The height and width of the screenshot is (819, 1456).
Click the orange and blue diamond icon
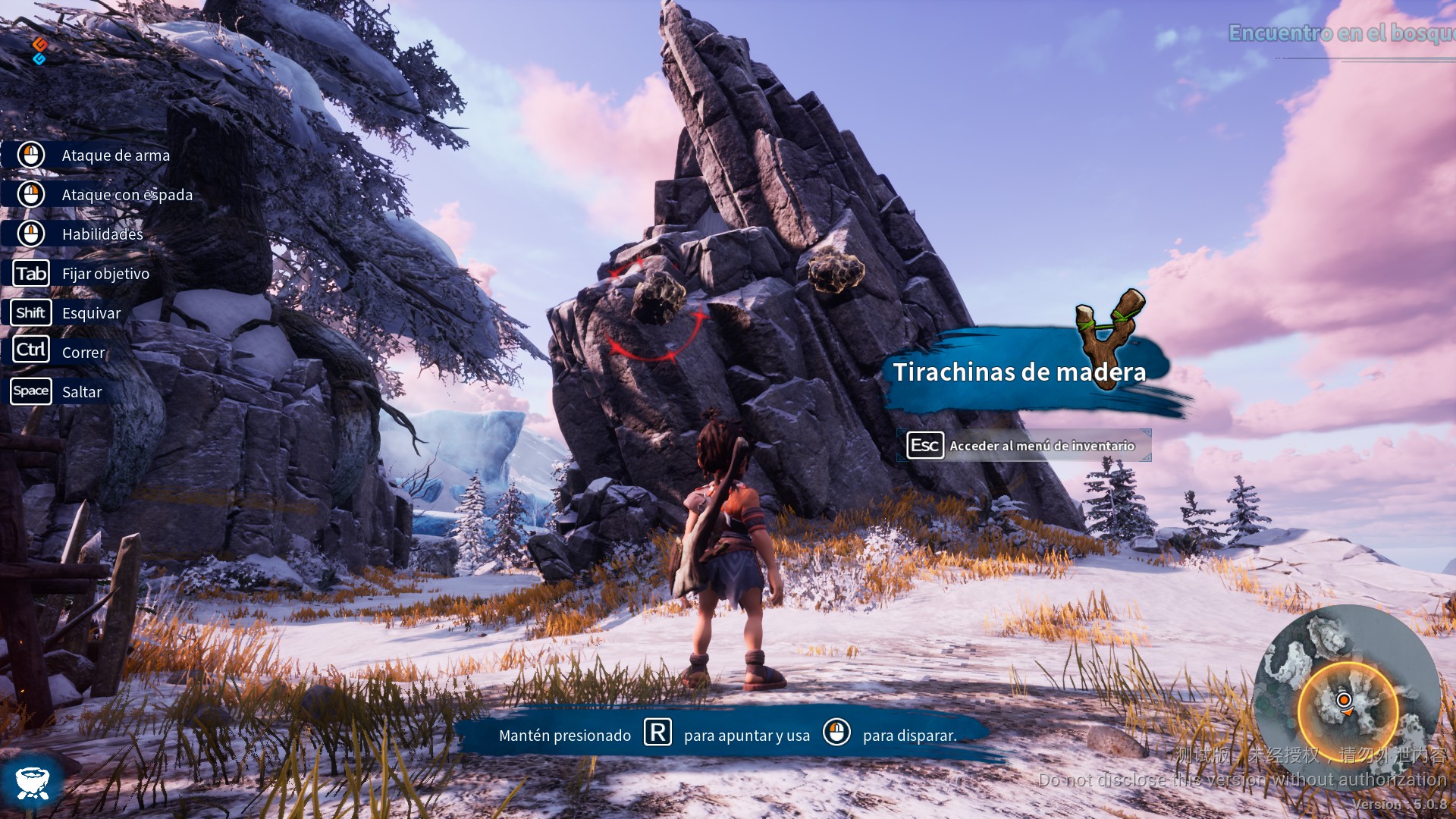click(39, 51)
